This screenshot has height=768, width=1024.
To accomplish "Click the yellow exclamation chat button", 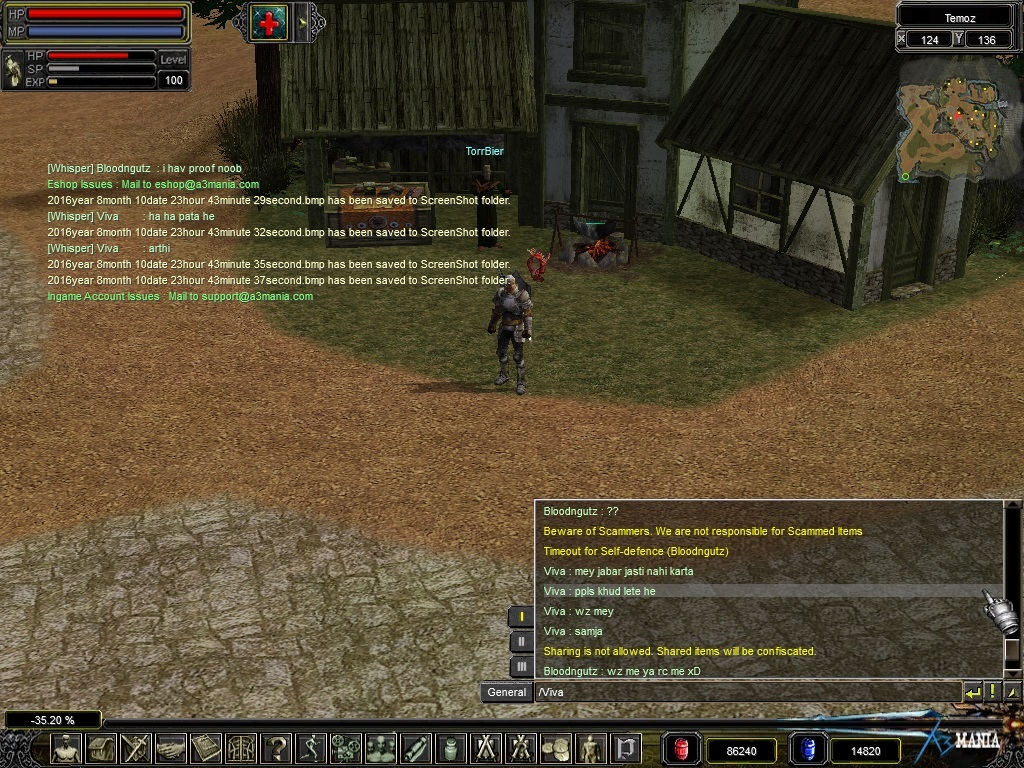I will coord(992,692).
